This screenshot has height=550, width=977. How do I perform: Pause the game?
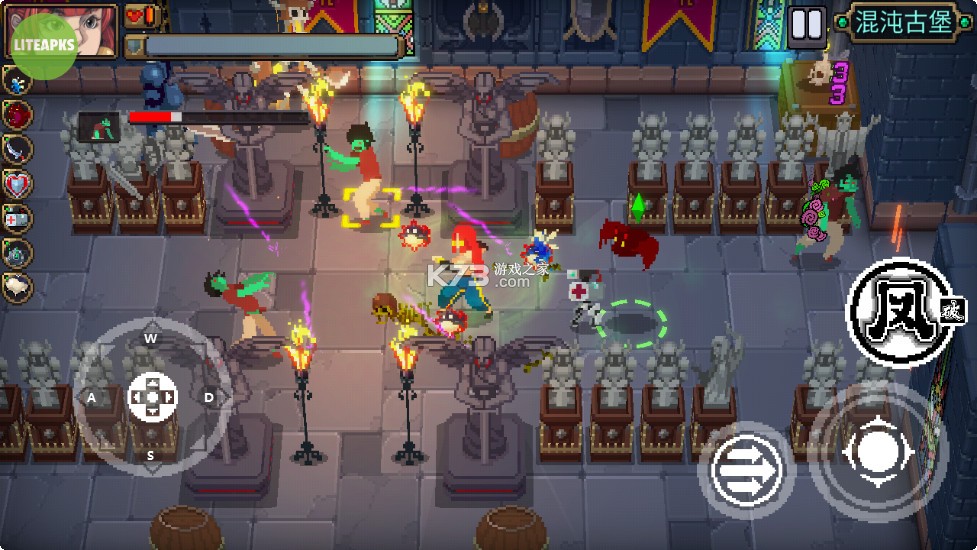tap(806, 24)
